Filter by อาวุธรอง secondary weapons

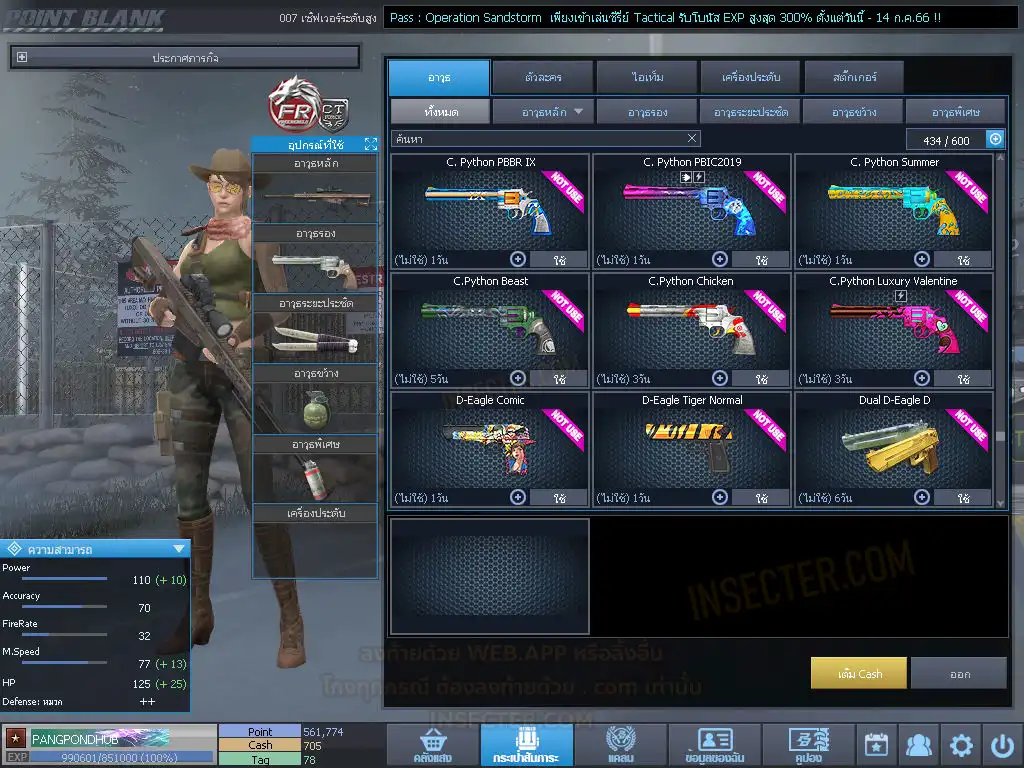pos(648,112)
